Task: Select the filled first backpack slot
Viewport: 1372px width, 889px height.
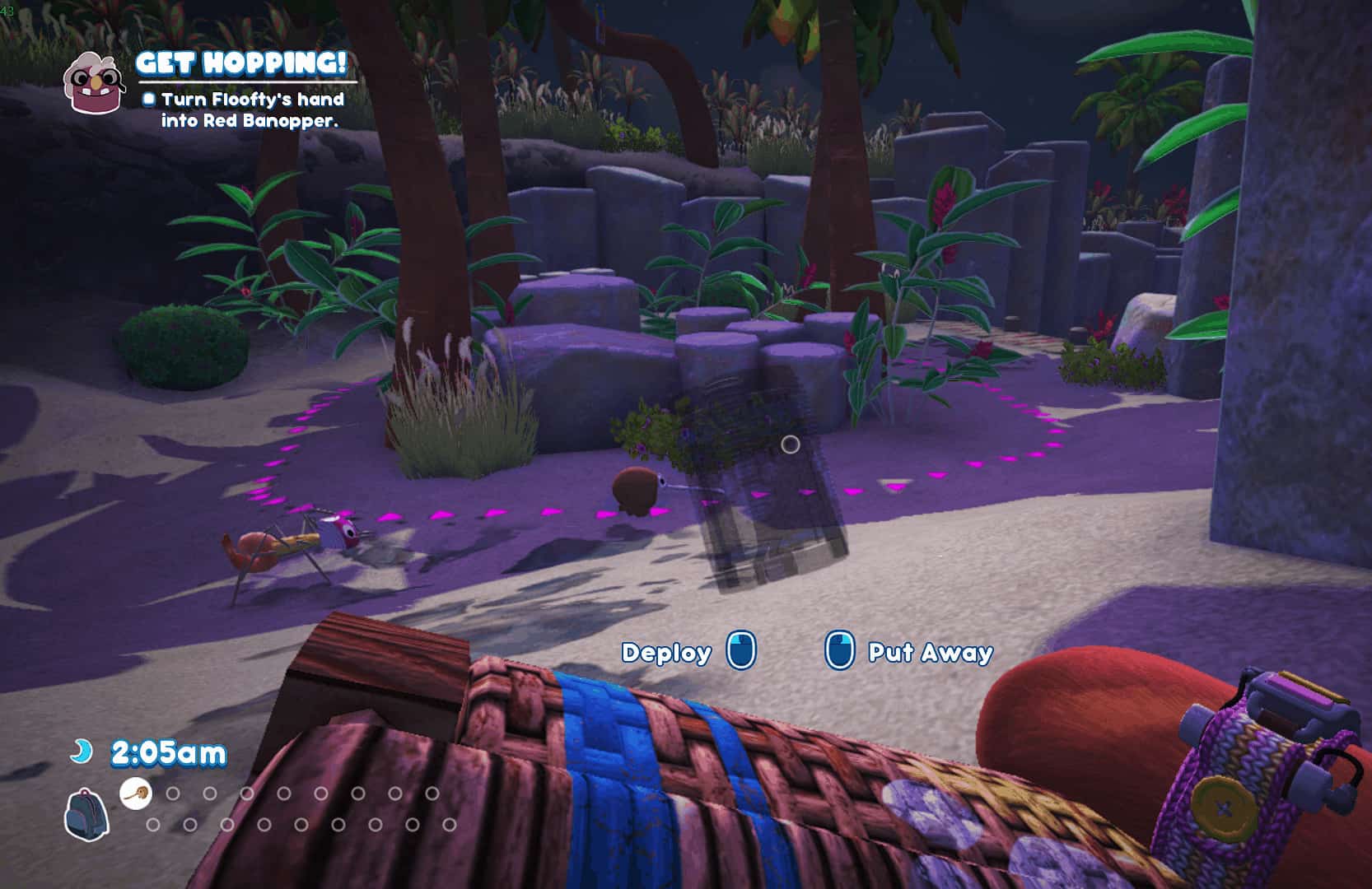Action: pos(136,794)
